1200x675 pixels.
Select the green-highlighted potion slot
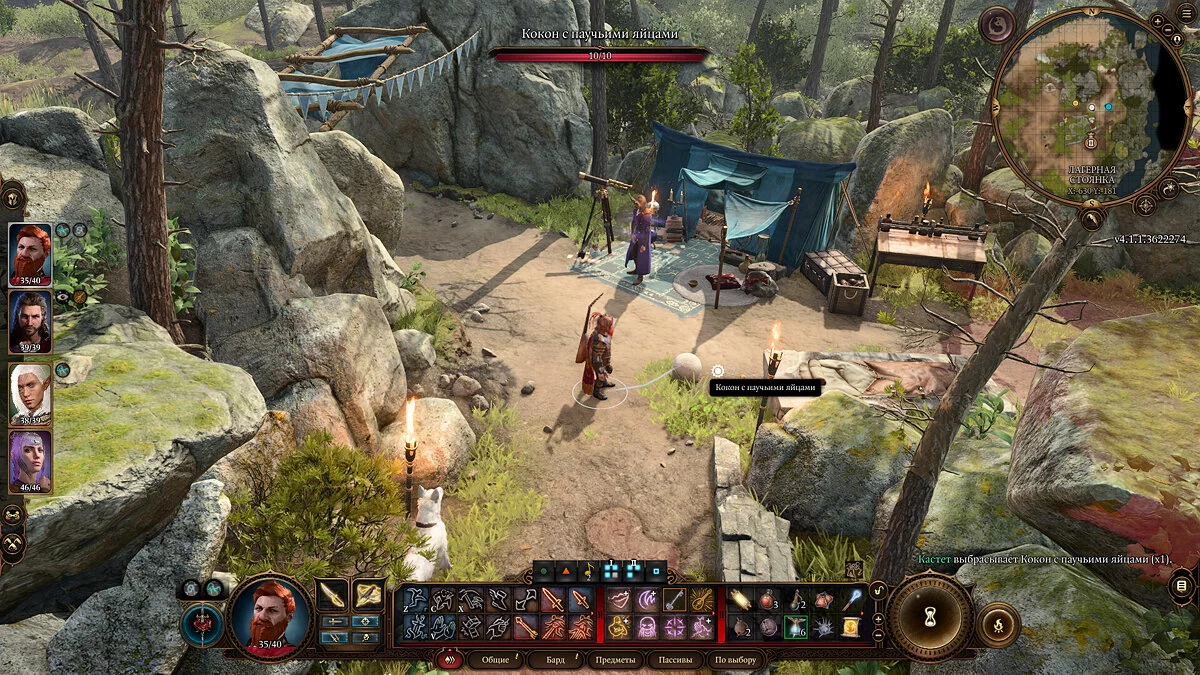796,627
